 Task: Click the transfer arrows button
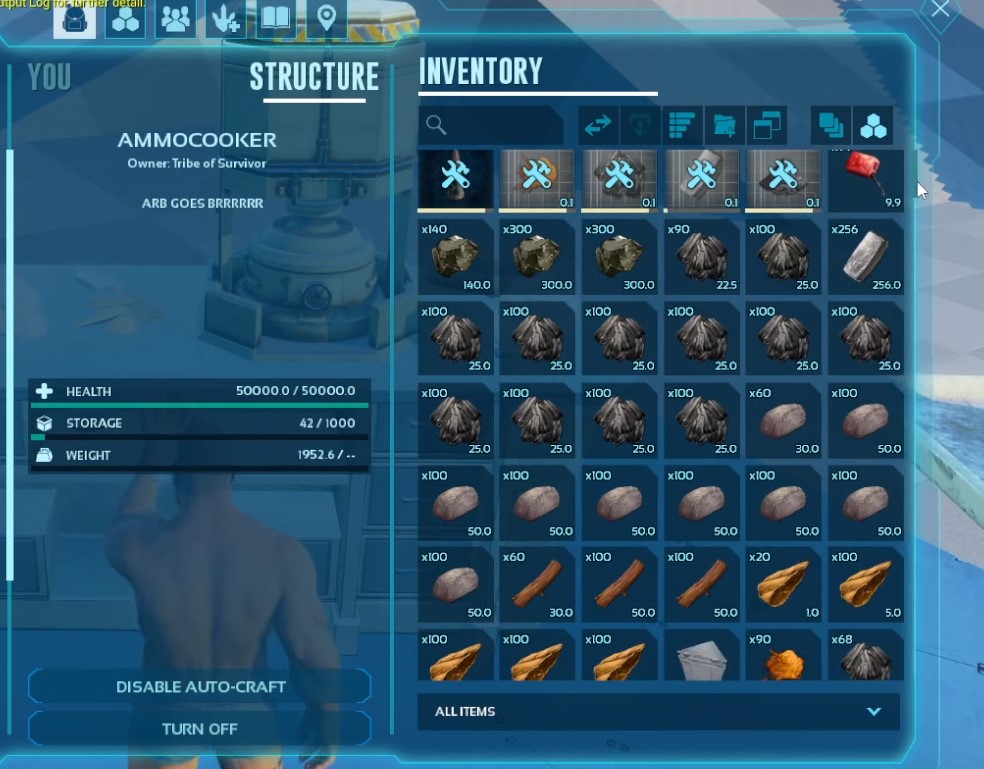coord(598,125)
